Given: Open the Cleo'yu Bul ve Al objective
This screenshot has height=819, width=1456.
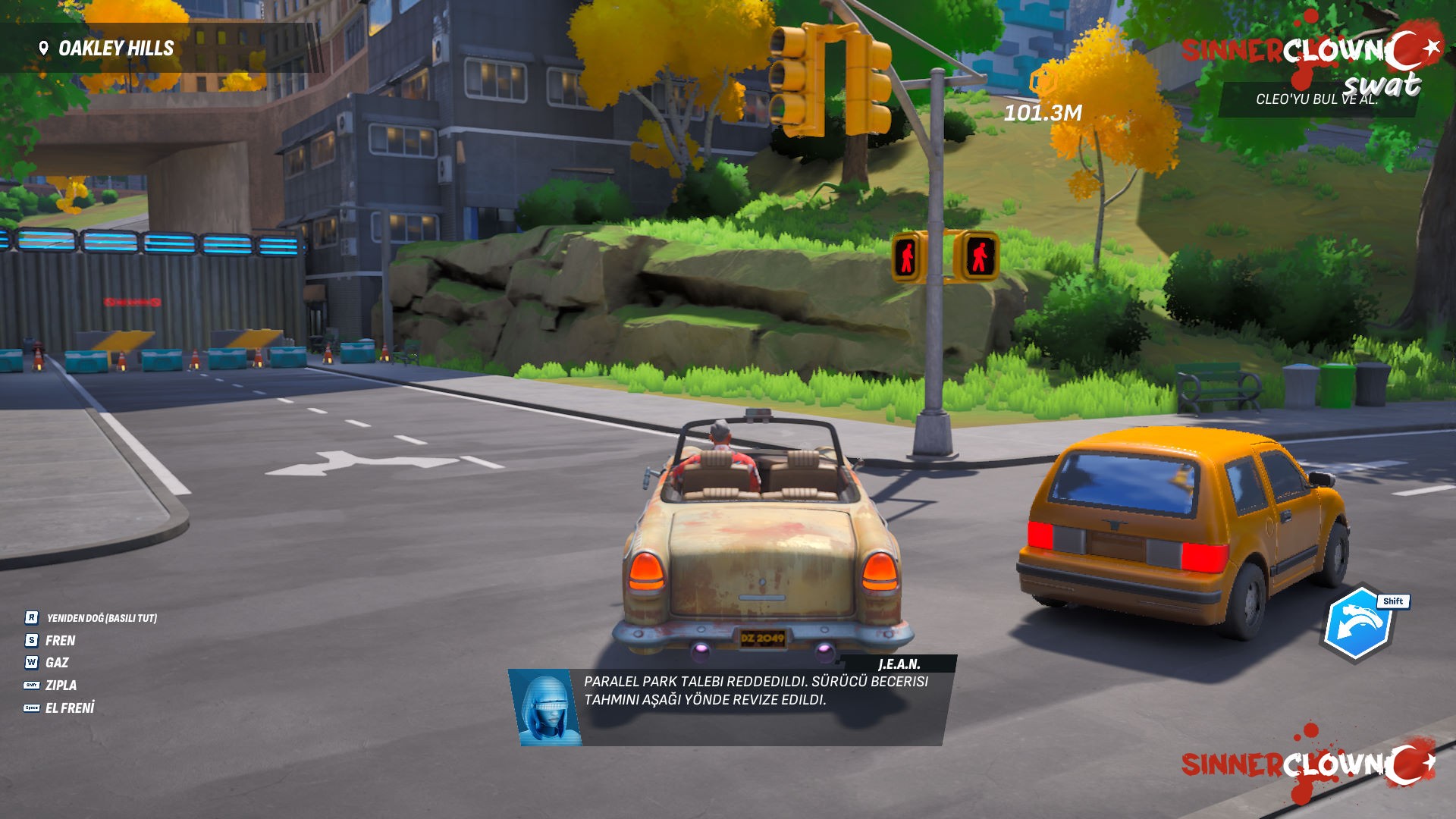Looking at the screenshot, I should pyautogui.click(x=1316, y=99).
